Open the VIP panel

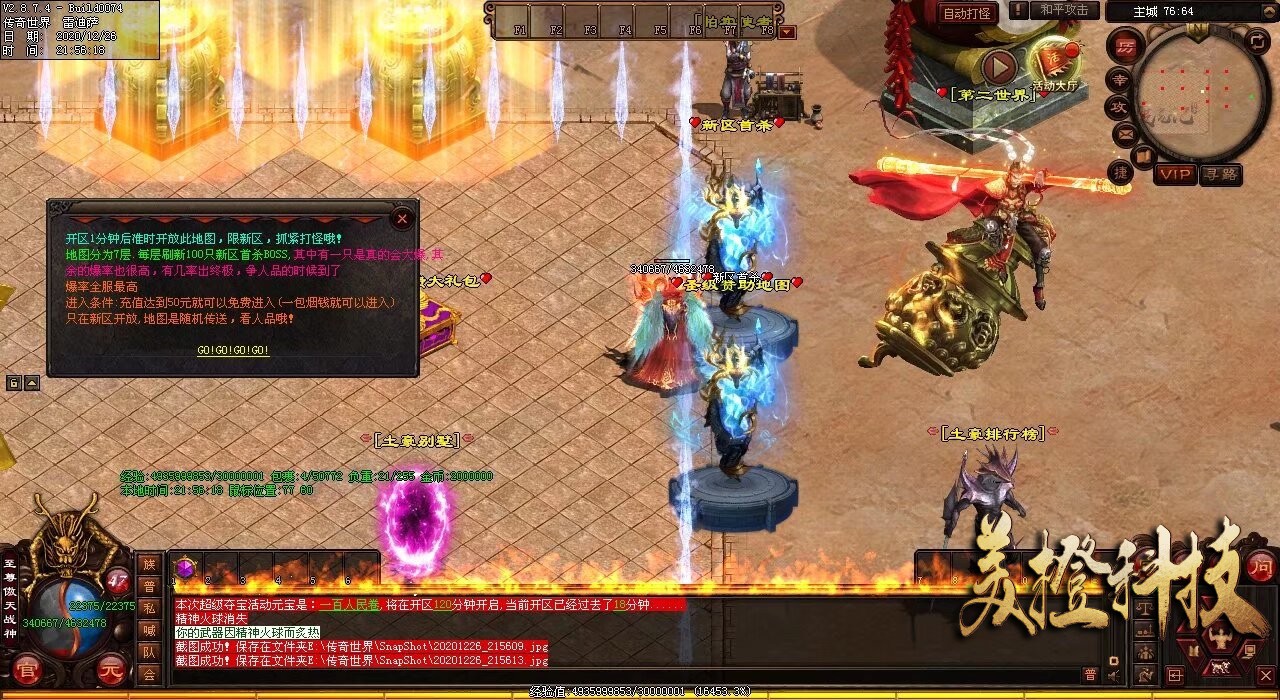pyautogui.click(x=1175, y=174)
